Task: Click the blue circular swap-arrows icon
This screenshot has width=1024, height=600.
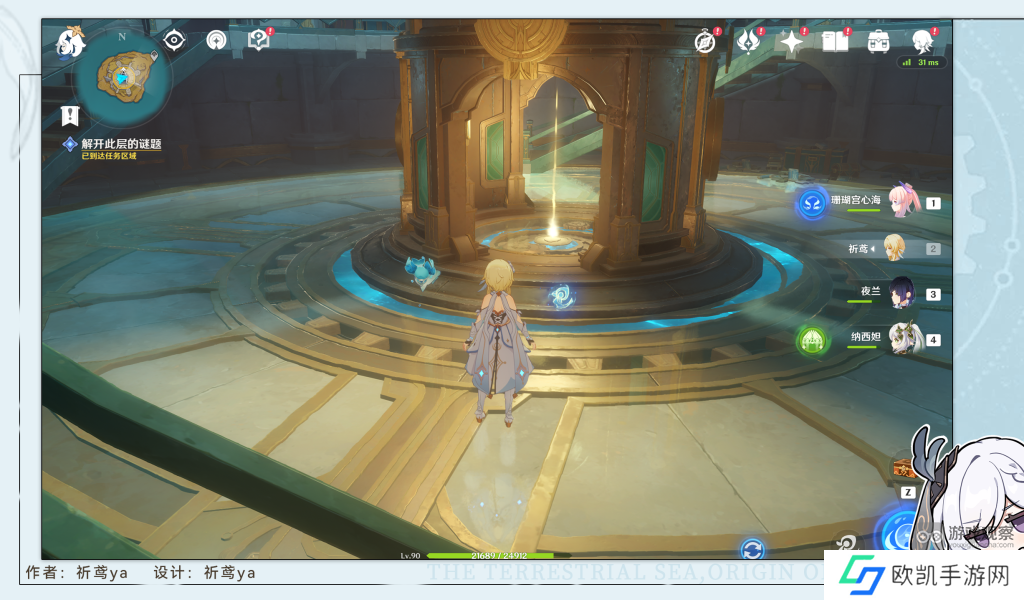Action: click(753, 549)
